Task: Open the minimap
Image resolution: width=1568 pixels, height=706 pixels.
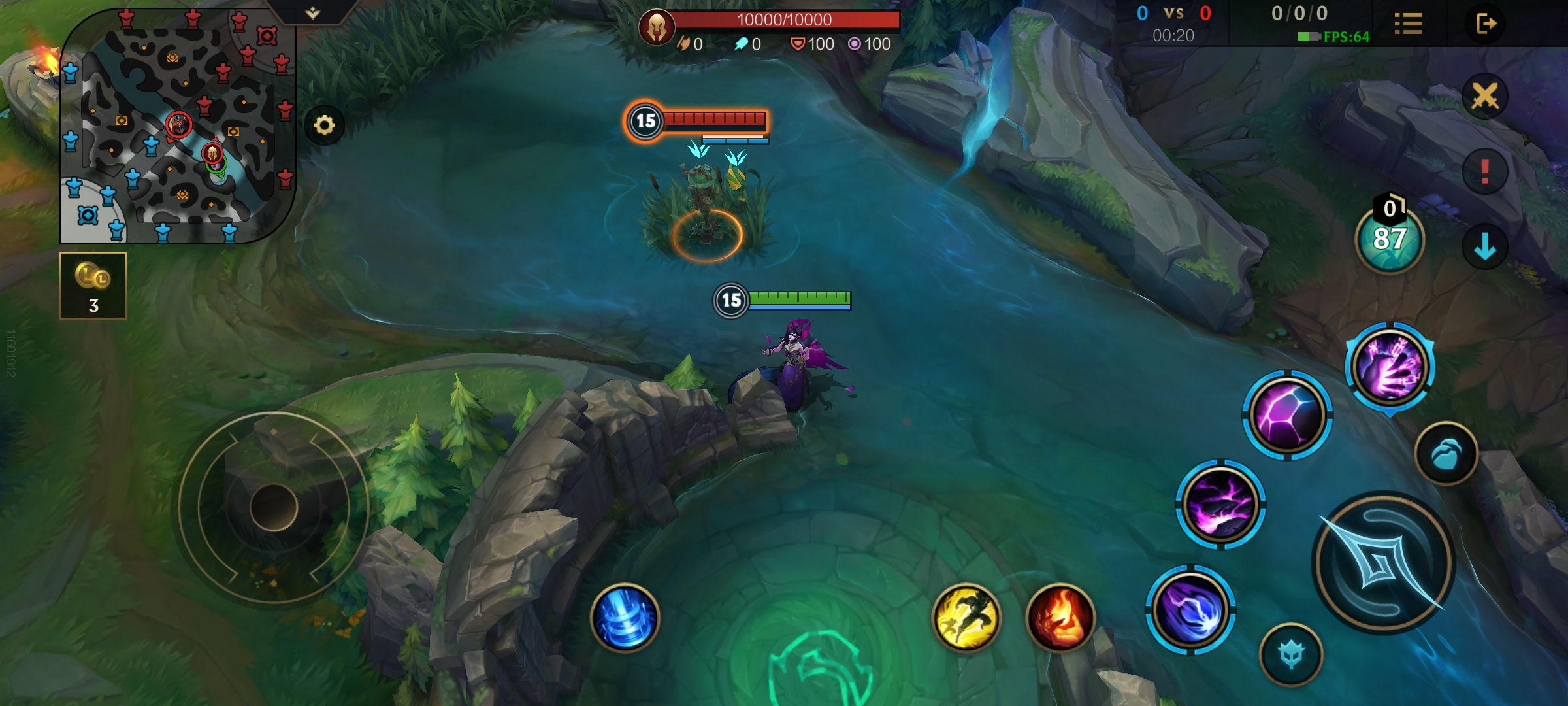Action: [176, 126]
